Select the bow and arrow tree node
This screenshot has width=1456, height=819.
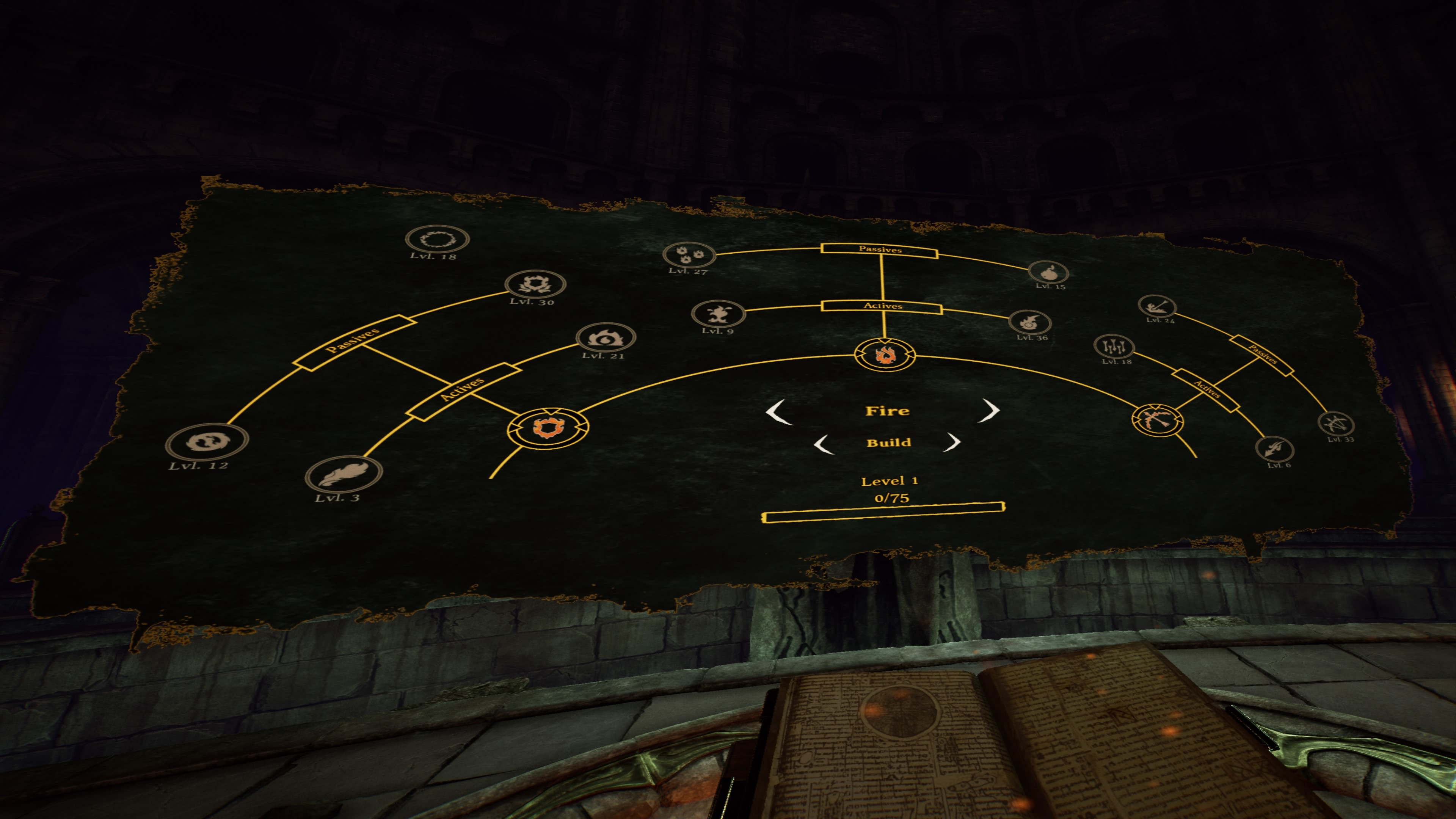coord(1156,419)
